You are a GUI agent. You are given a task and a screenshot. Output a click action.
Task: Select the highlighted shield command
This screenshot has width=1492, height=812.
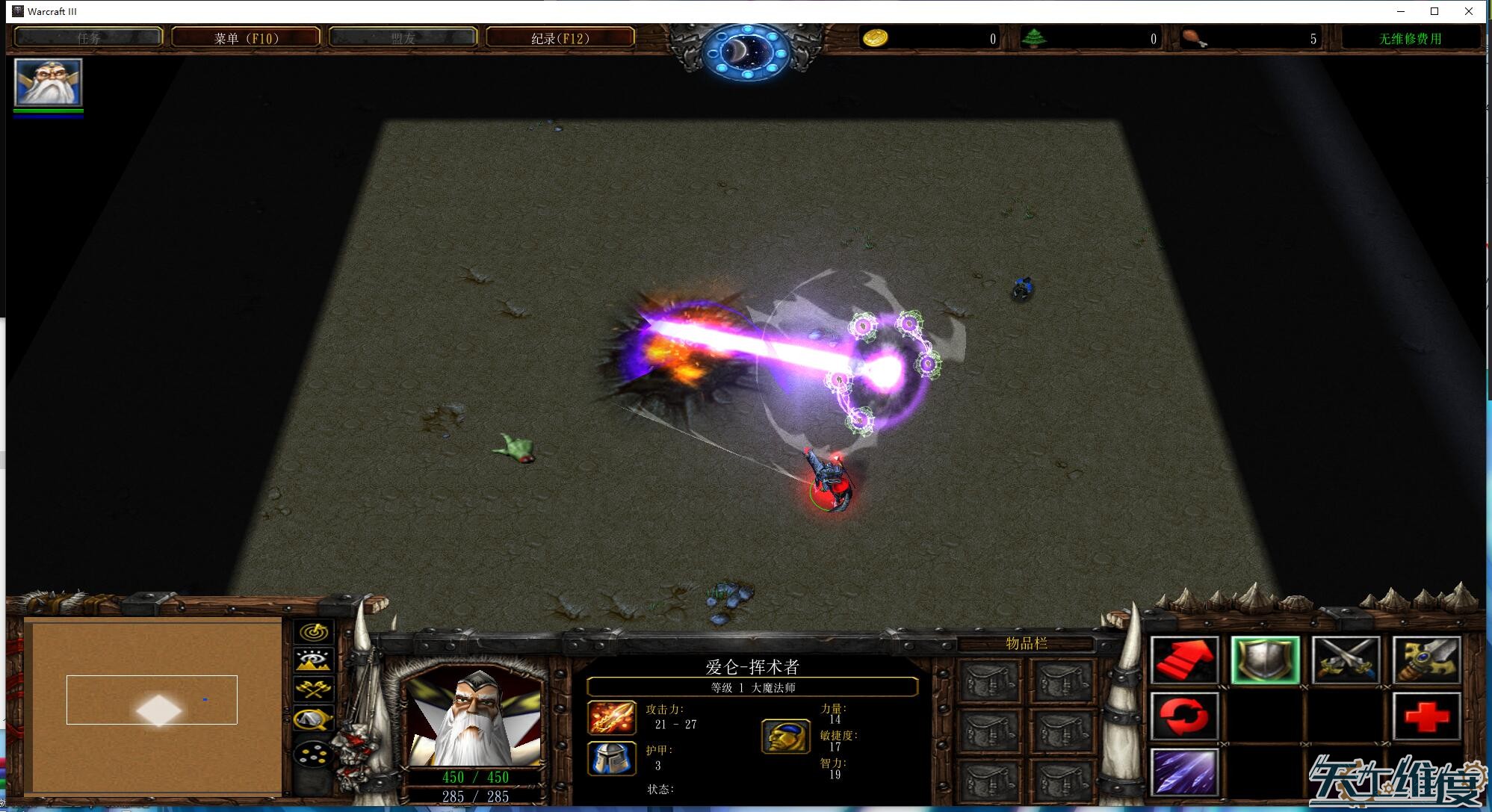(x=1266, y=661)
